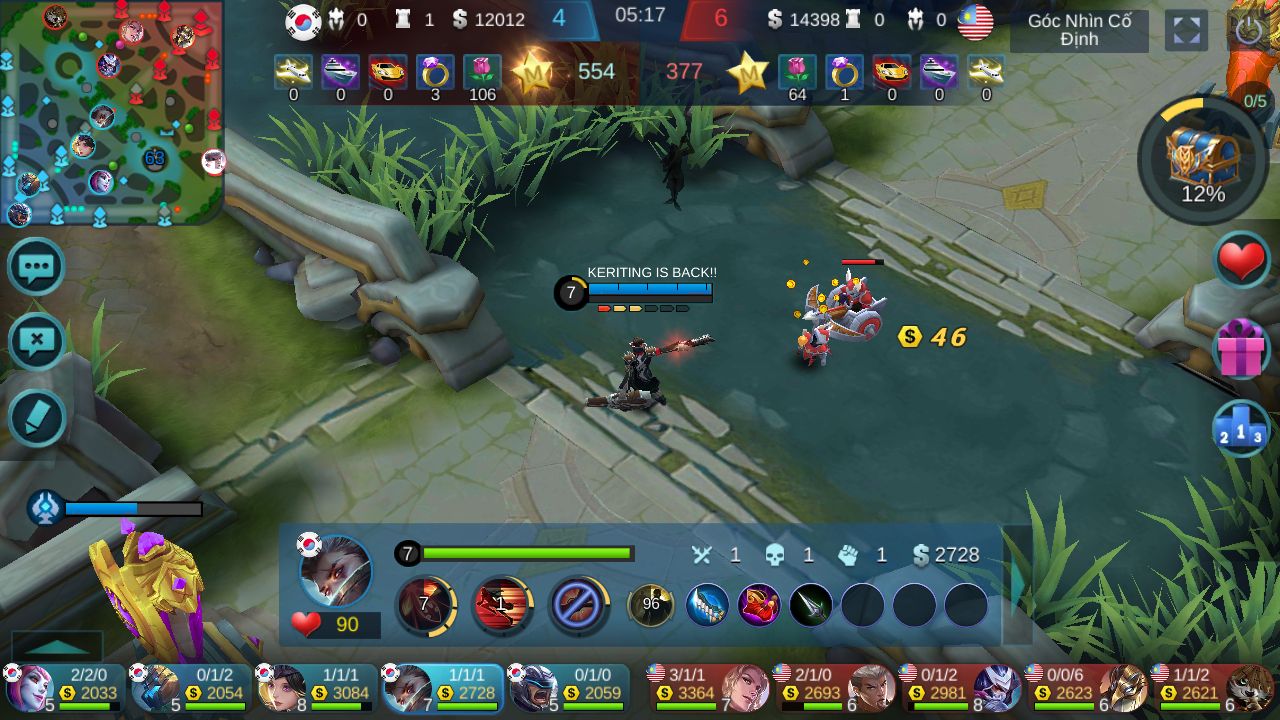Show the podium ranking button
This screenshot has height=720, width=1280.
tap(1241, 429)
